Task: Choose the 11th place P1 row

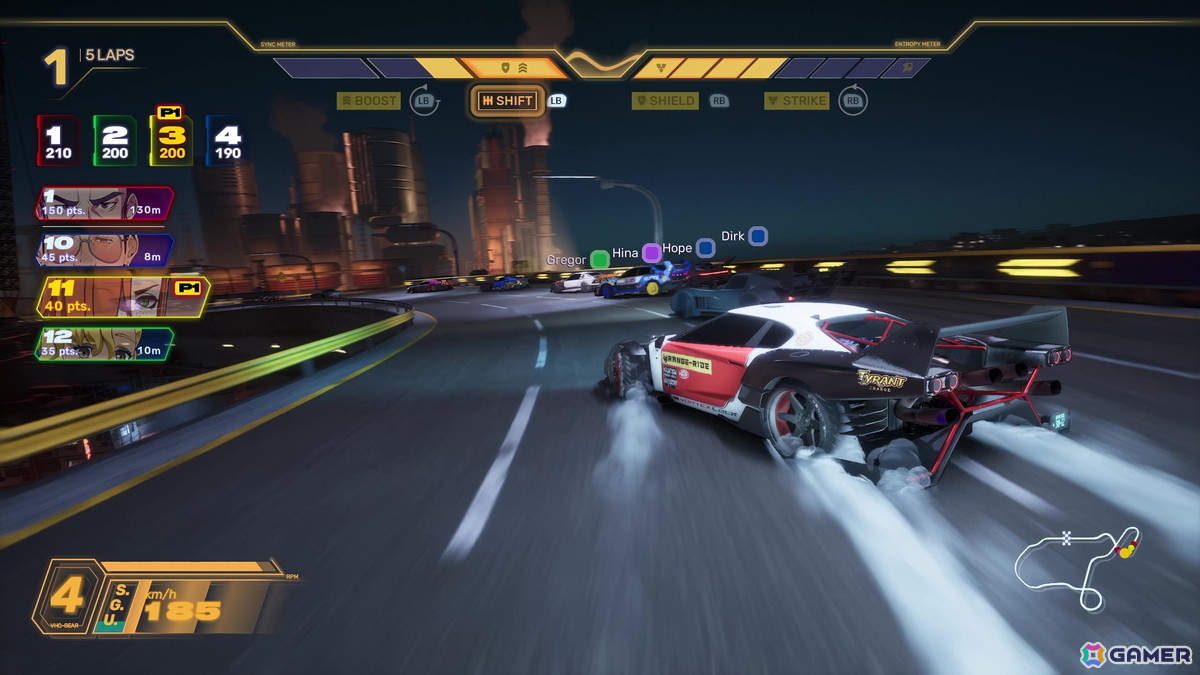Action: [120, 297]
